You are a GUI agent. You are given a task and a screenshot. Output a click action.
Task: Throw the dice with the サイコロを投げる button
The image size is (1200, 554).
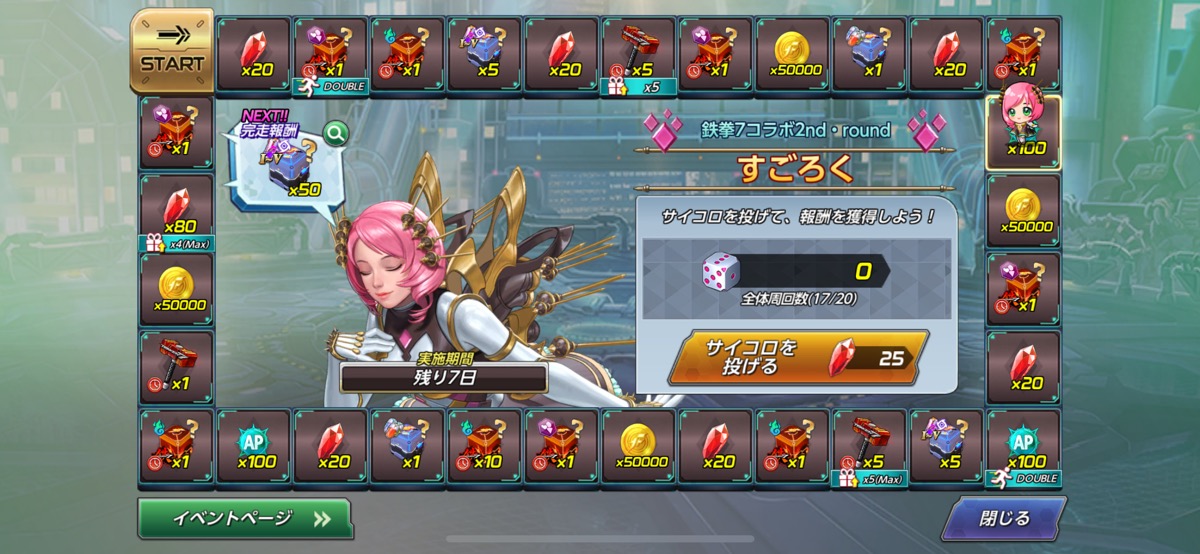(x=797, y=357)
